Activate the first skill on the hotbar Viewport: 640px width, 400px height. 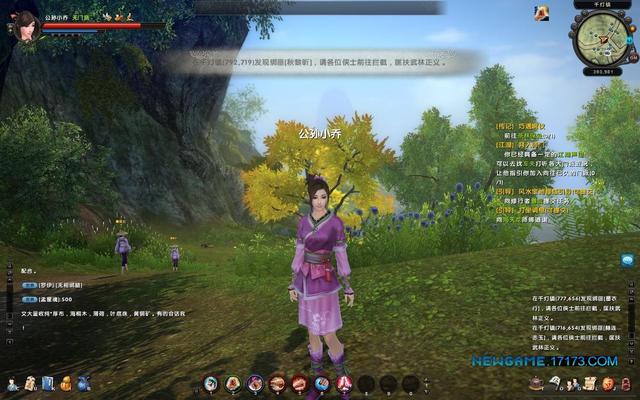(x=211, y=382)
